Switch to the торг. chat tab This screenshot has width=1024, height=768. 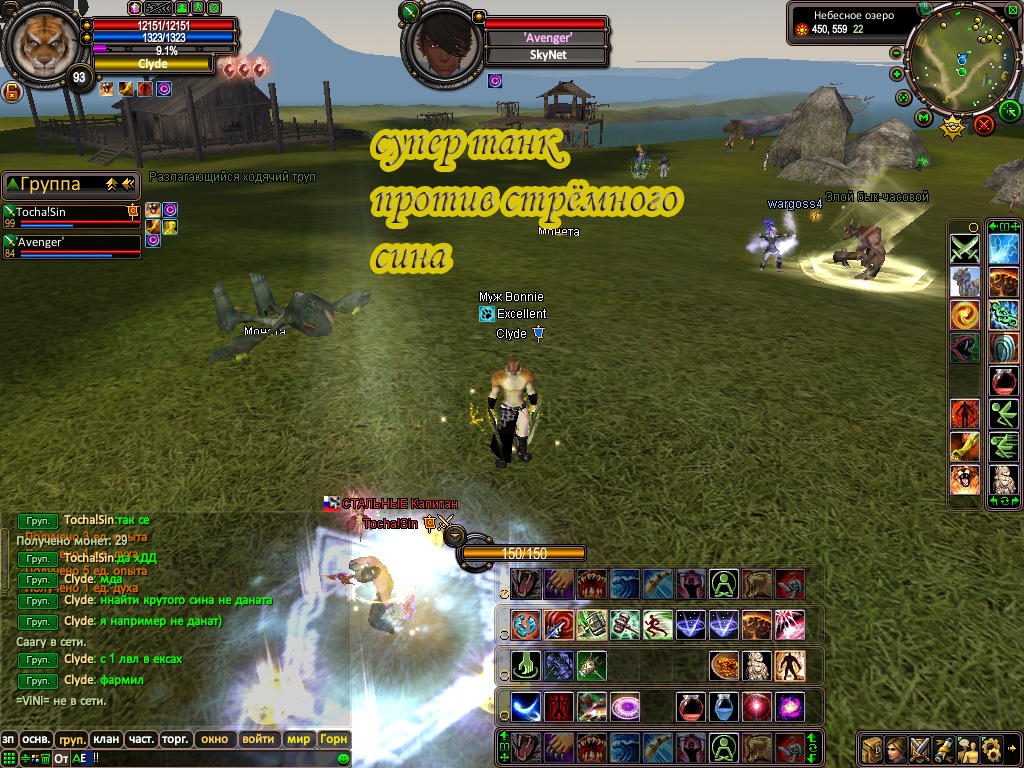[x=177, y=740]
